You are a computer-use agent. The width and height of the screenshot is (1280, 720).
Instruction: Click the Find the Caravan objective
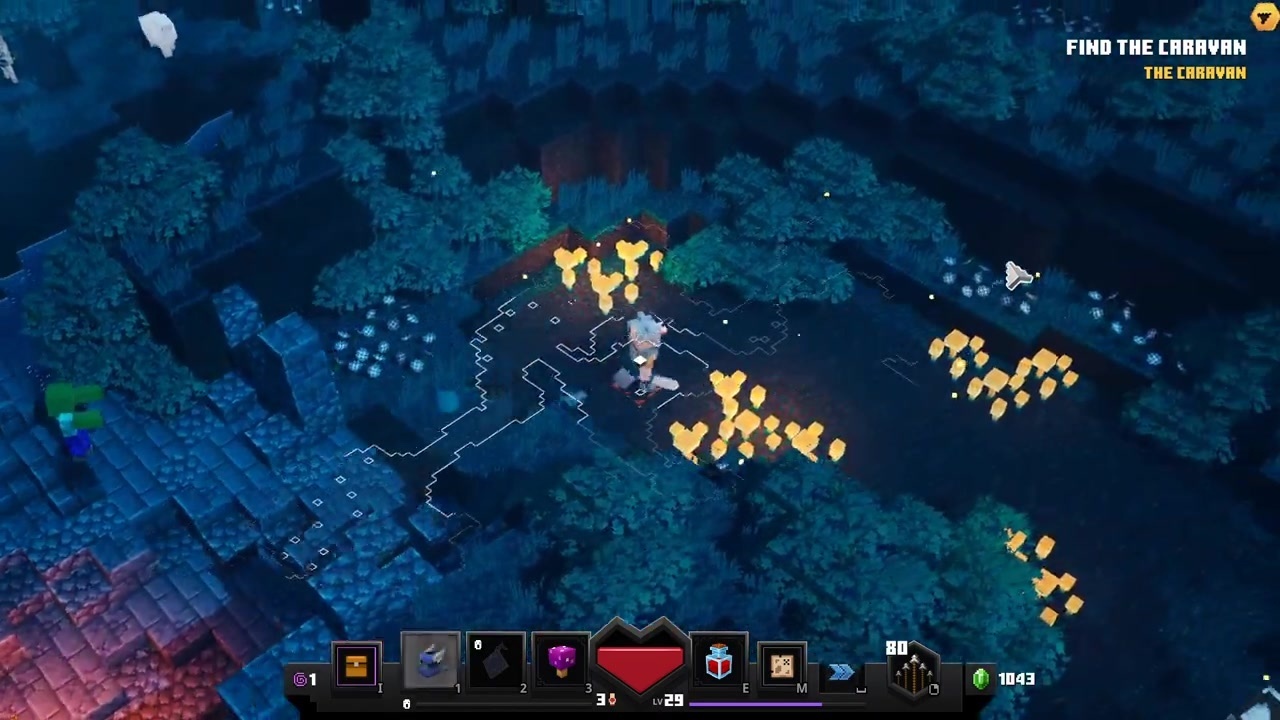click(x=1155, y=48)
